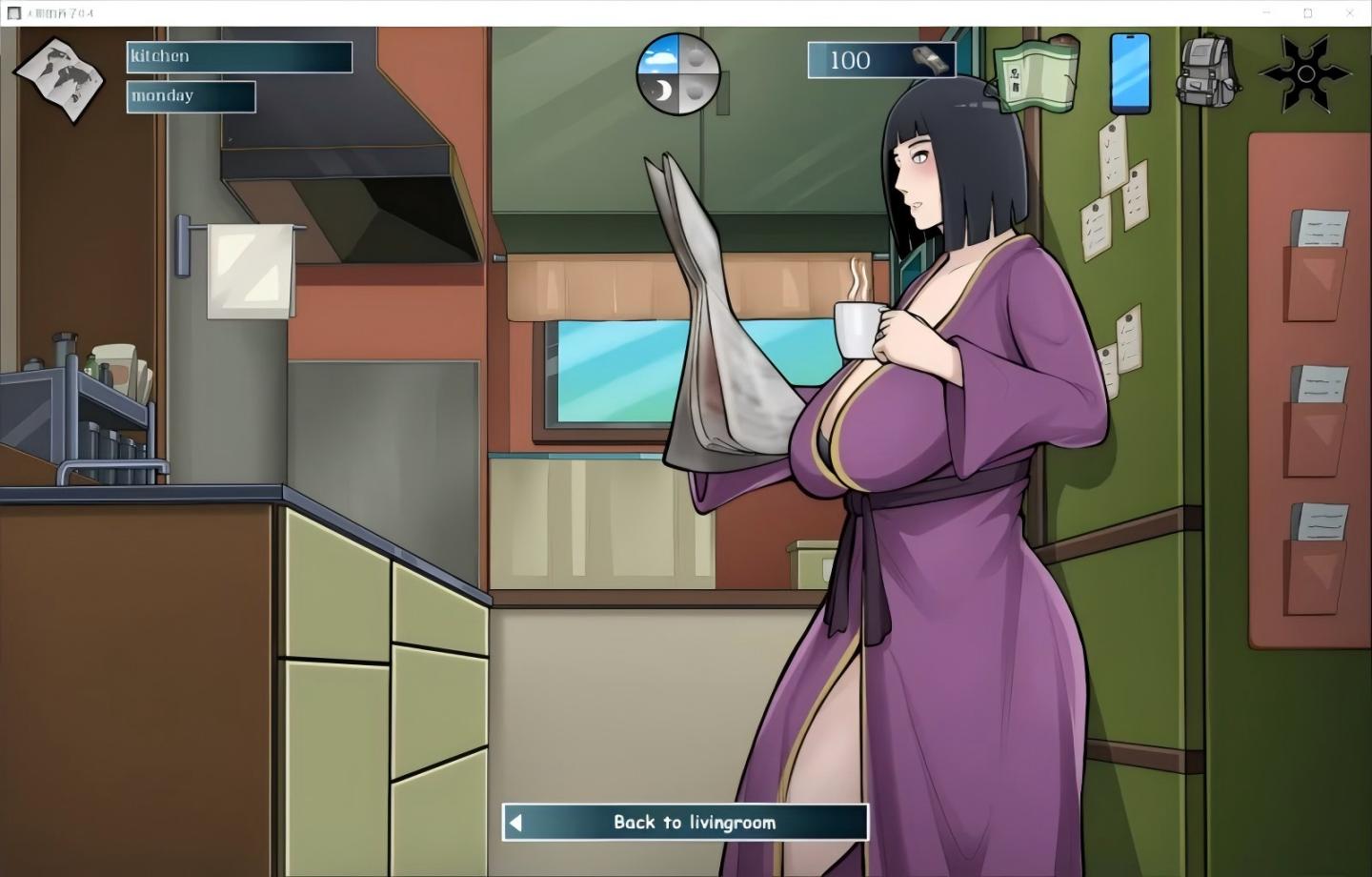1372x877 pixels.
Task: Select the monday day label
Action: [190, 95]
